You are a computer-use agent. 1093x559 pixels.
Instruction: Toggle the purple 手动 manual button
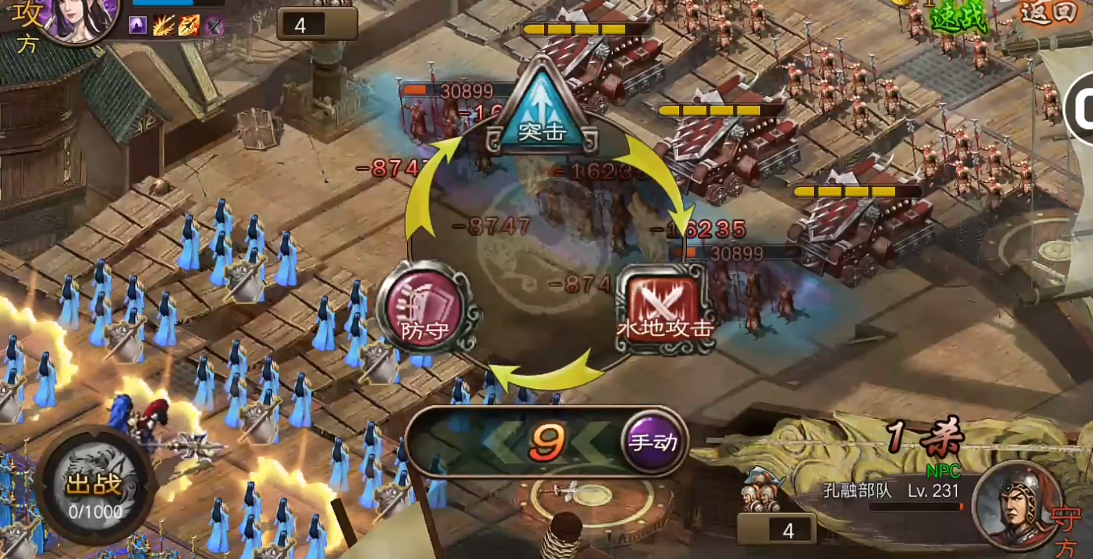pos(653,441)
